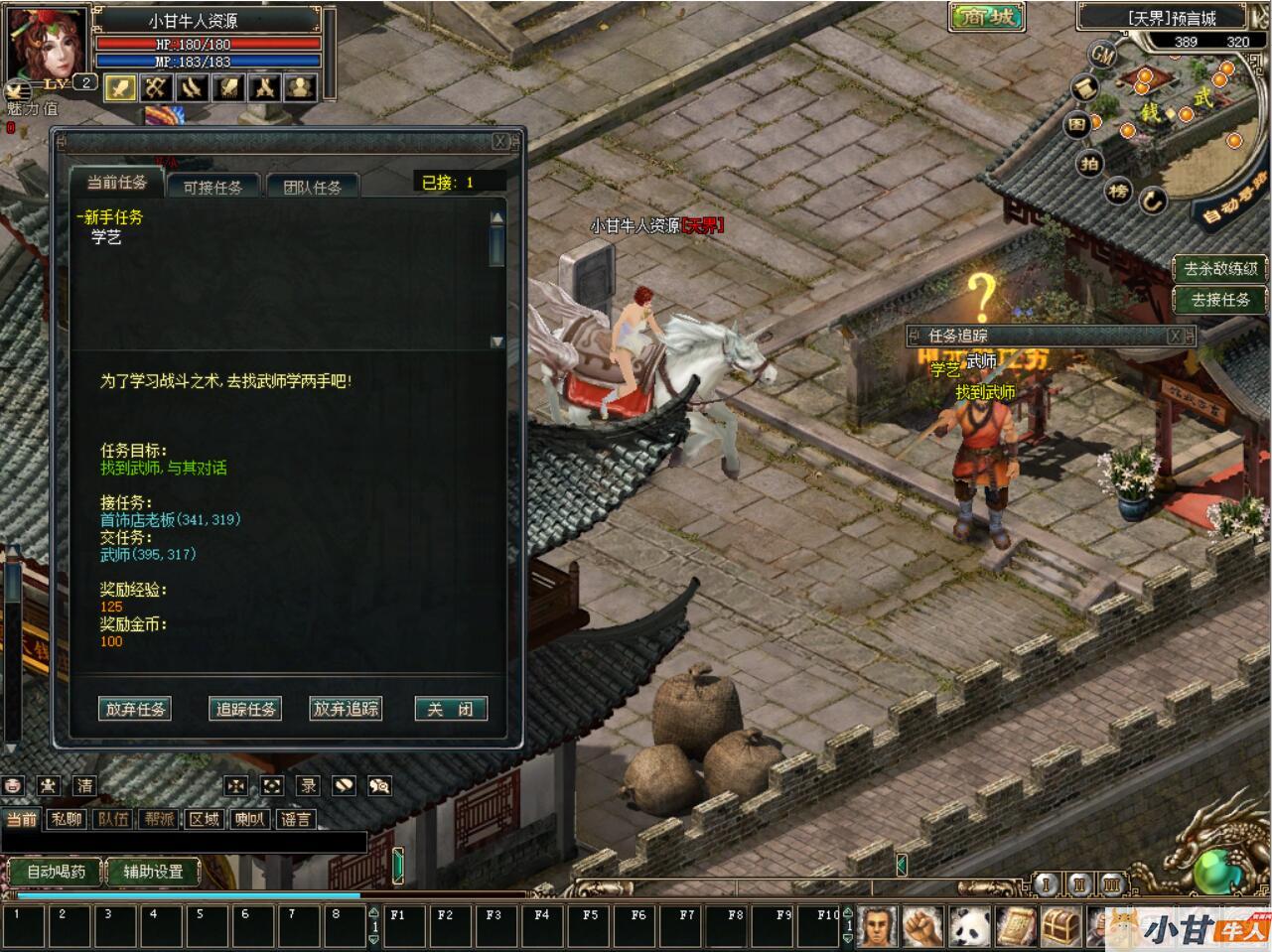Viewport: 1272px width, 952px height.
Task: Open the 辅助设置 assist settings
Action: tap(153, 872)
